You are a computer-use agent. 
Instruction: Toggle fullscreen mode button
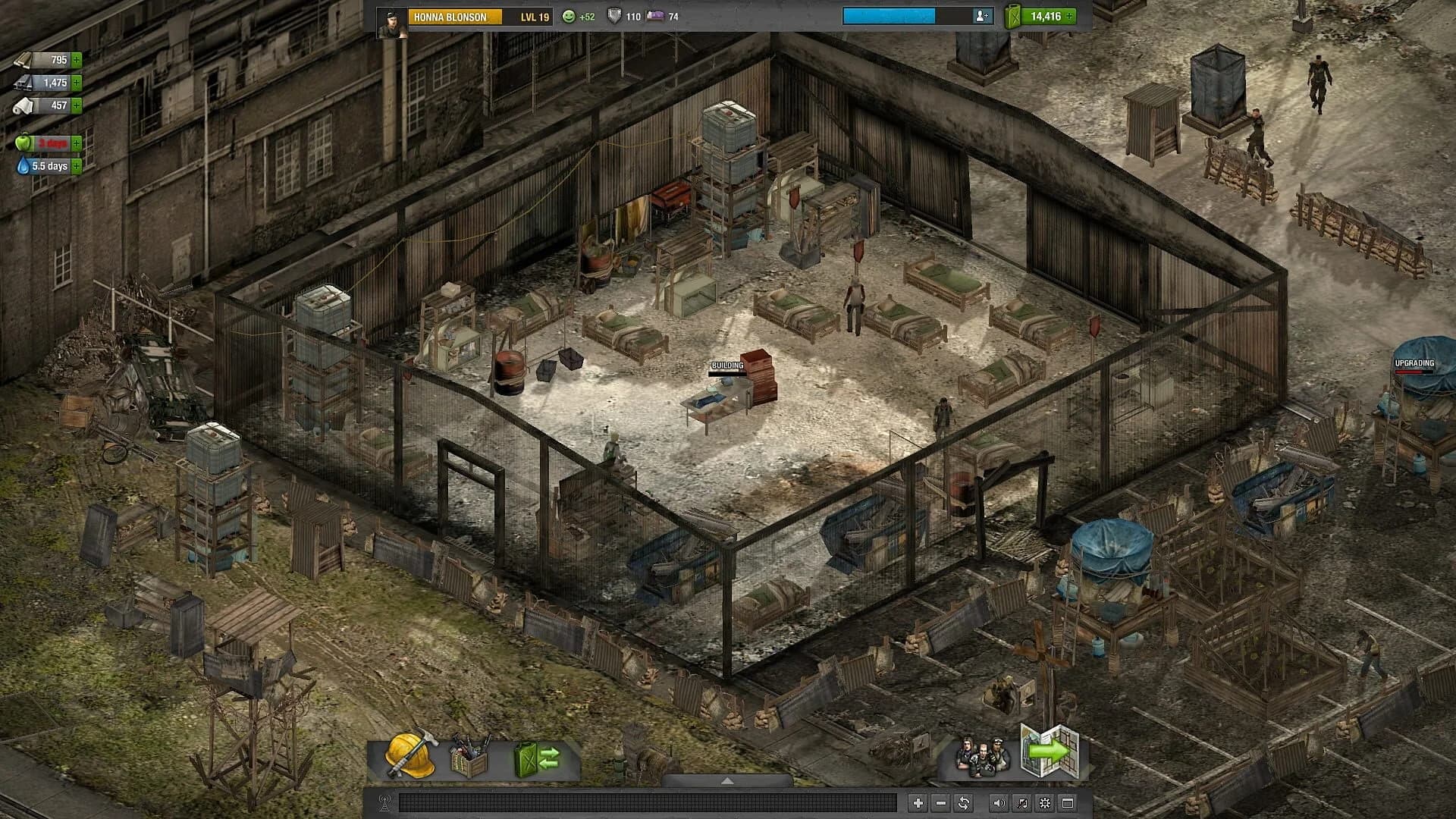[x=1068, y=802]
